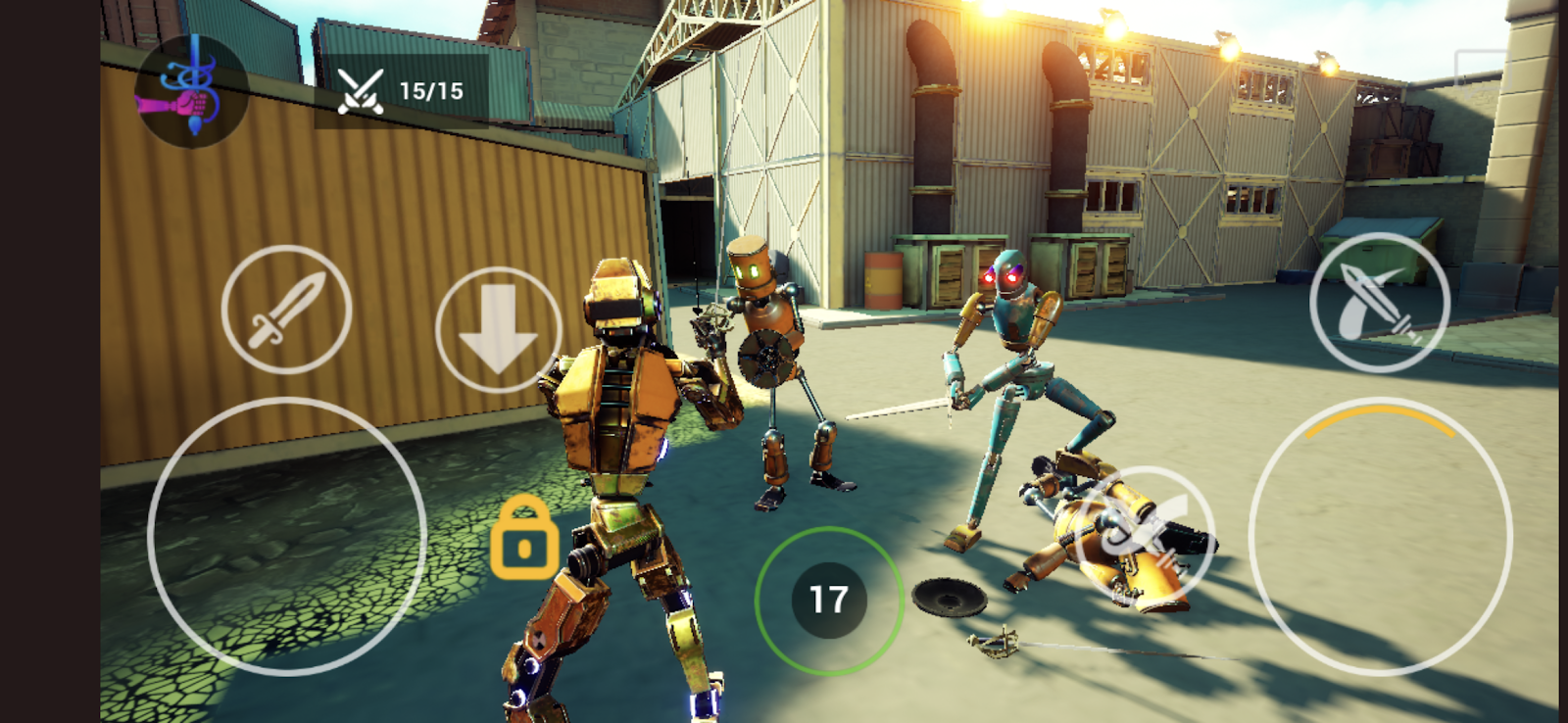Activate the upright sword thrust button
The height and width of the screenshot is (723, 1568).
[x=286, y=310]
